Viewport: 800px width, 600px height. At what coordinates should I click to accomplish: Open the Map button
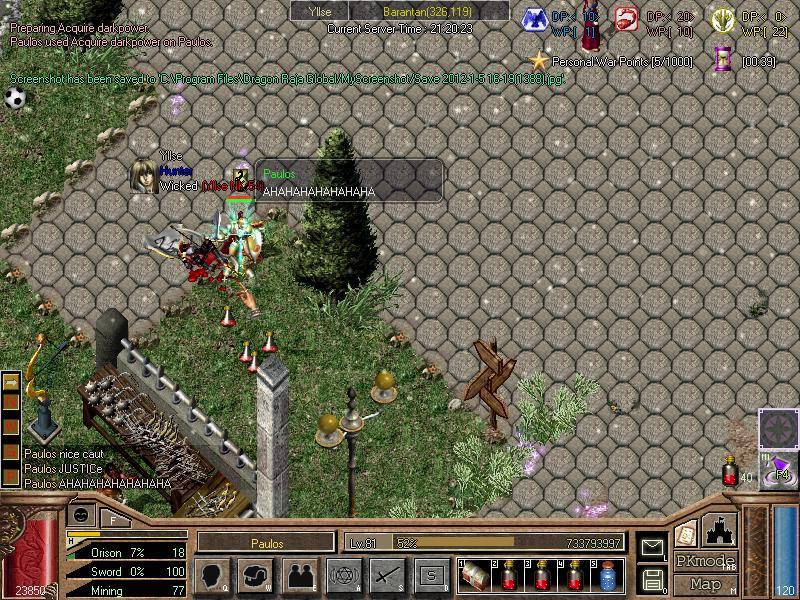coord(706,584)
